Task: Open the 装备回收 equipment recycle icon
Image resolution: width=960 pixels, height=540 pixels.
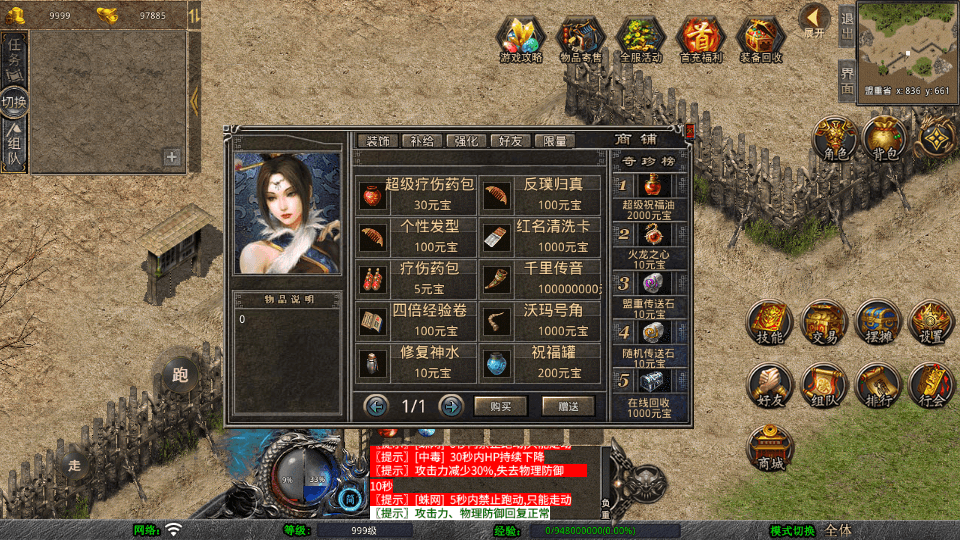Action: (x=761, y=40)
